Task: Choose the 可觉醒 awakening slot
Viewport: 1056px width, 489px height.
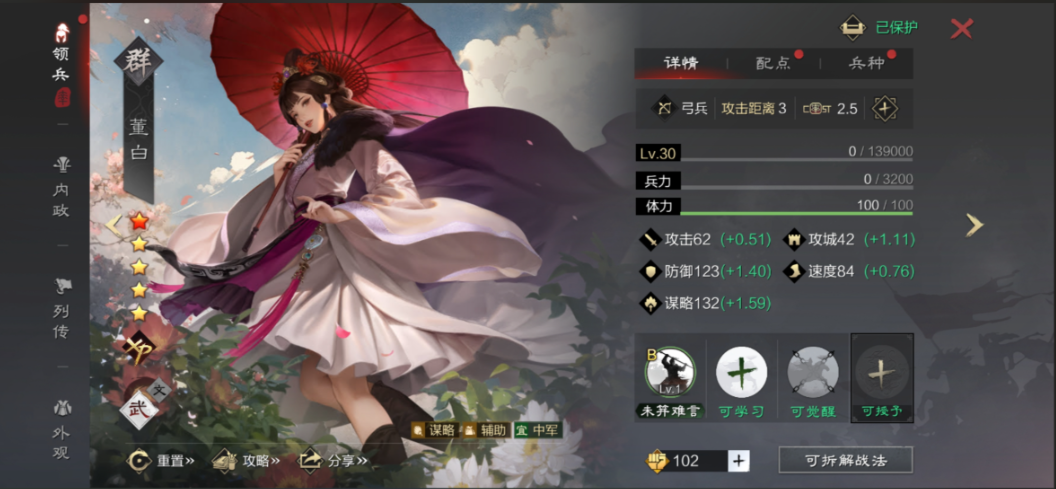Action: [812, 378]
